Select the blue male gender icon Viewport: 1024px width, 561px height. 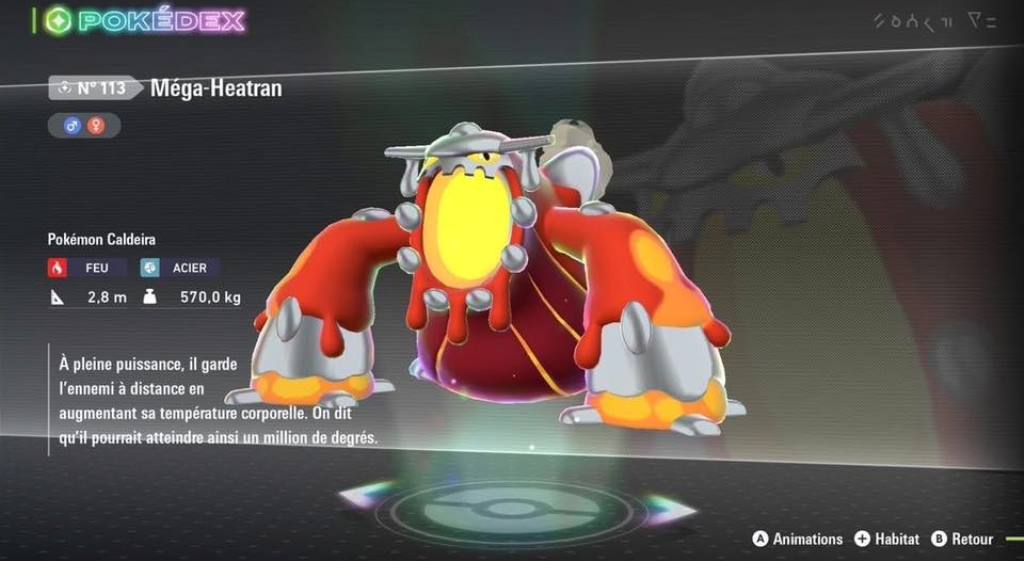(x=71, y=125)
